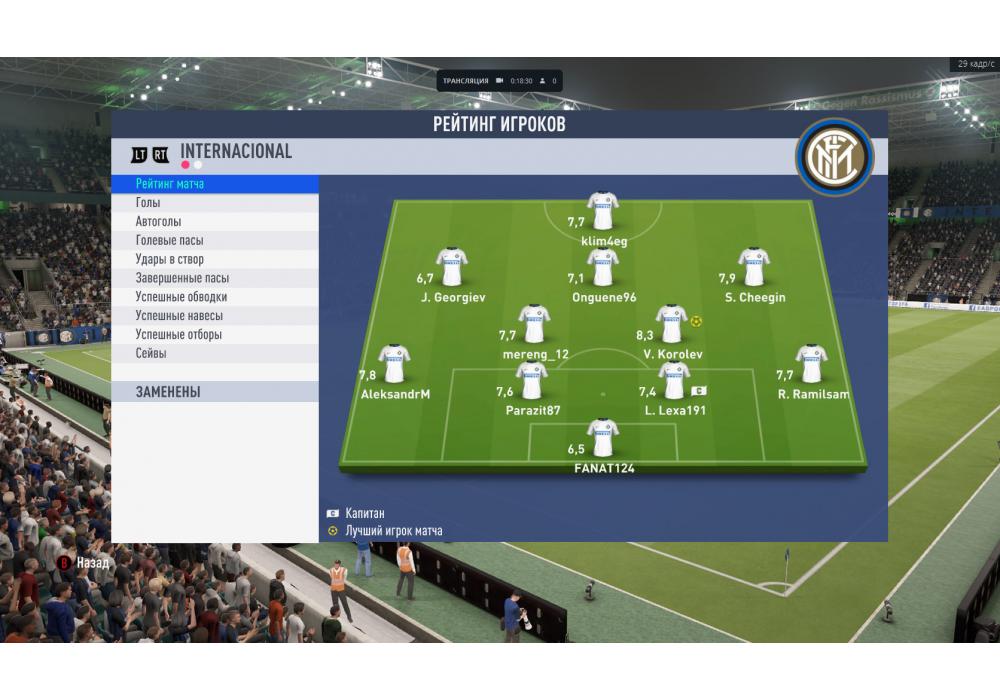Select the Рейтинг матча stat category
1000x700 pixels.
pos(215,184)
